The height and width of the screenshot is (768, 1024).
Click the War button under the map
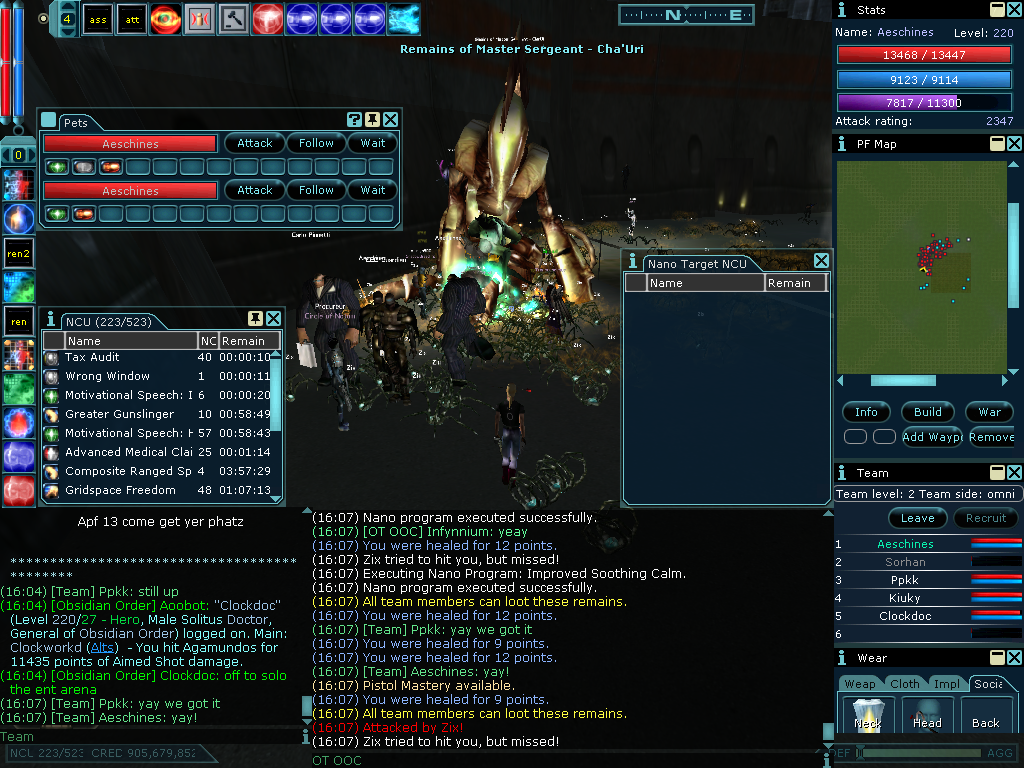[989, 412]
